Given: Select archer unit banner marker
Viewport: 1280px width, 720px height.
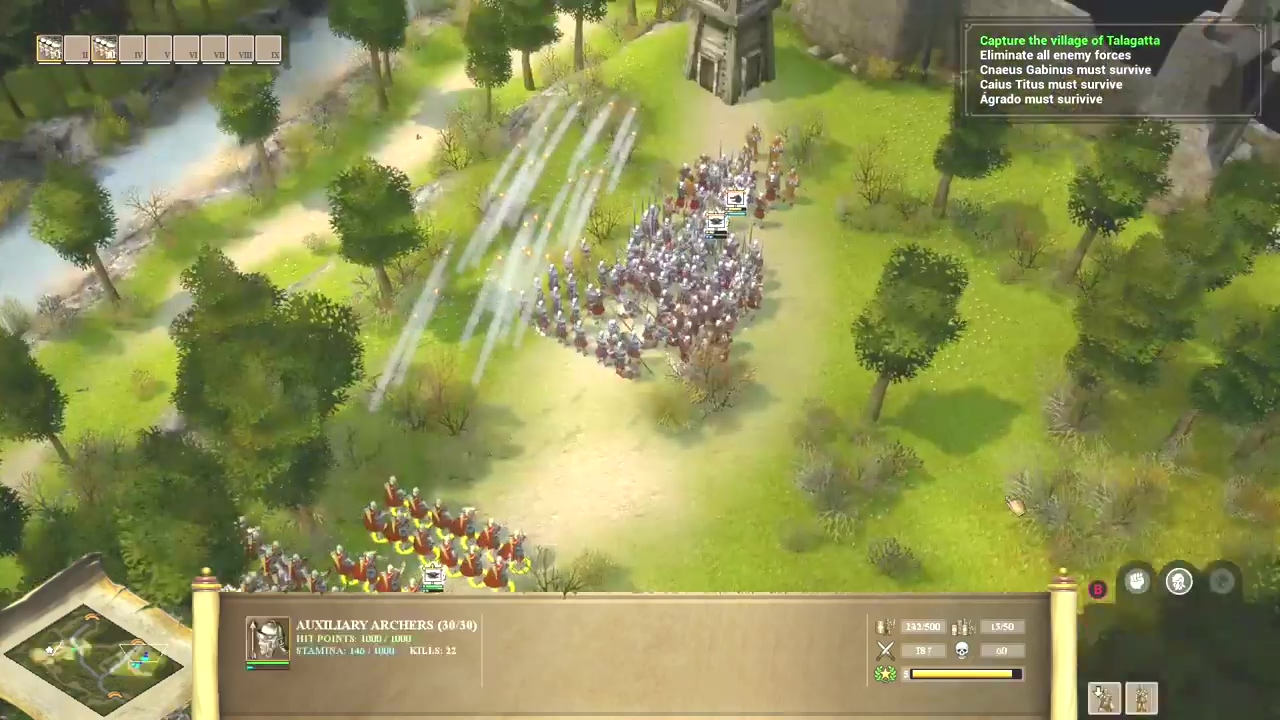Looking at the screenshot, I should point(432,576).
